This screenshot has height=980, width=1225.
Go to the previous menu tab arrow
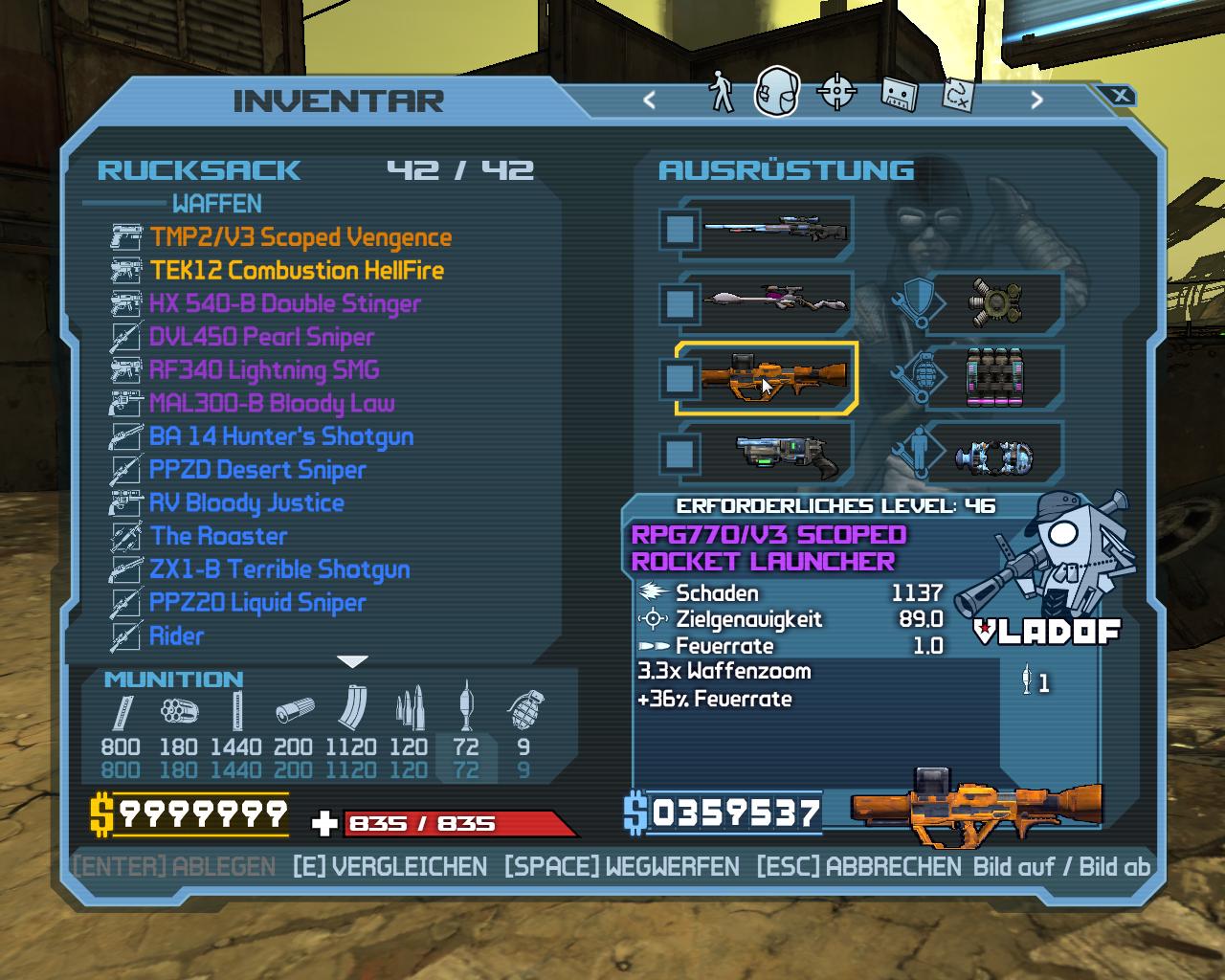pos(650,100)
